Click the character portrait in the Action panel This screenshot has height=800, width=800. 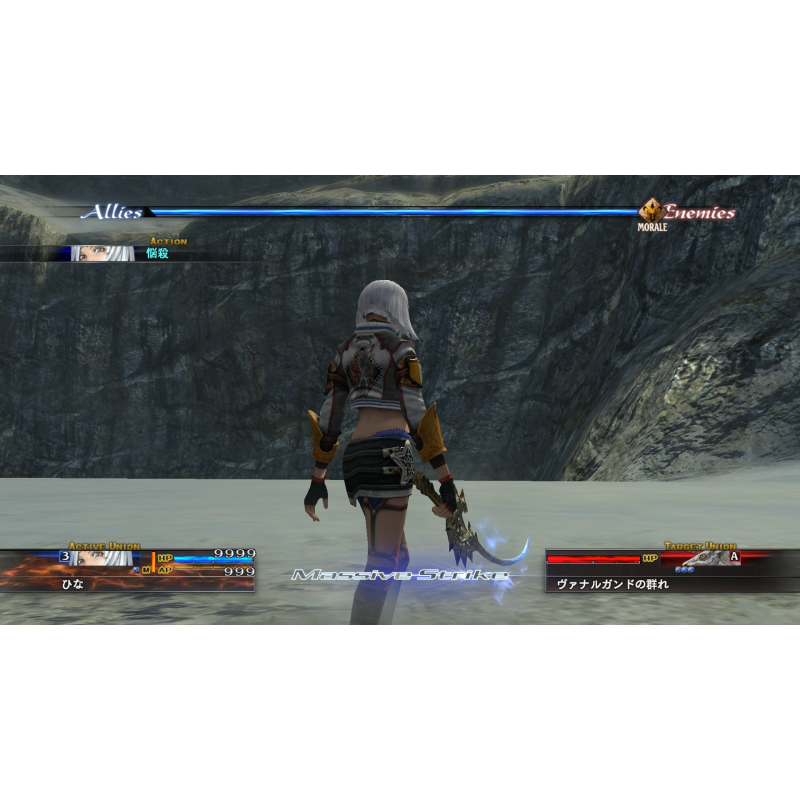point(100,254)
